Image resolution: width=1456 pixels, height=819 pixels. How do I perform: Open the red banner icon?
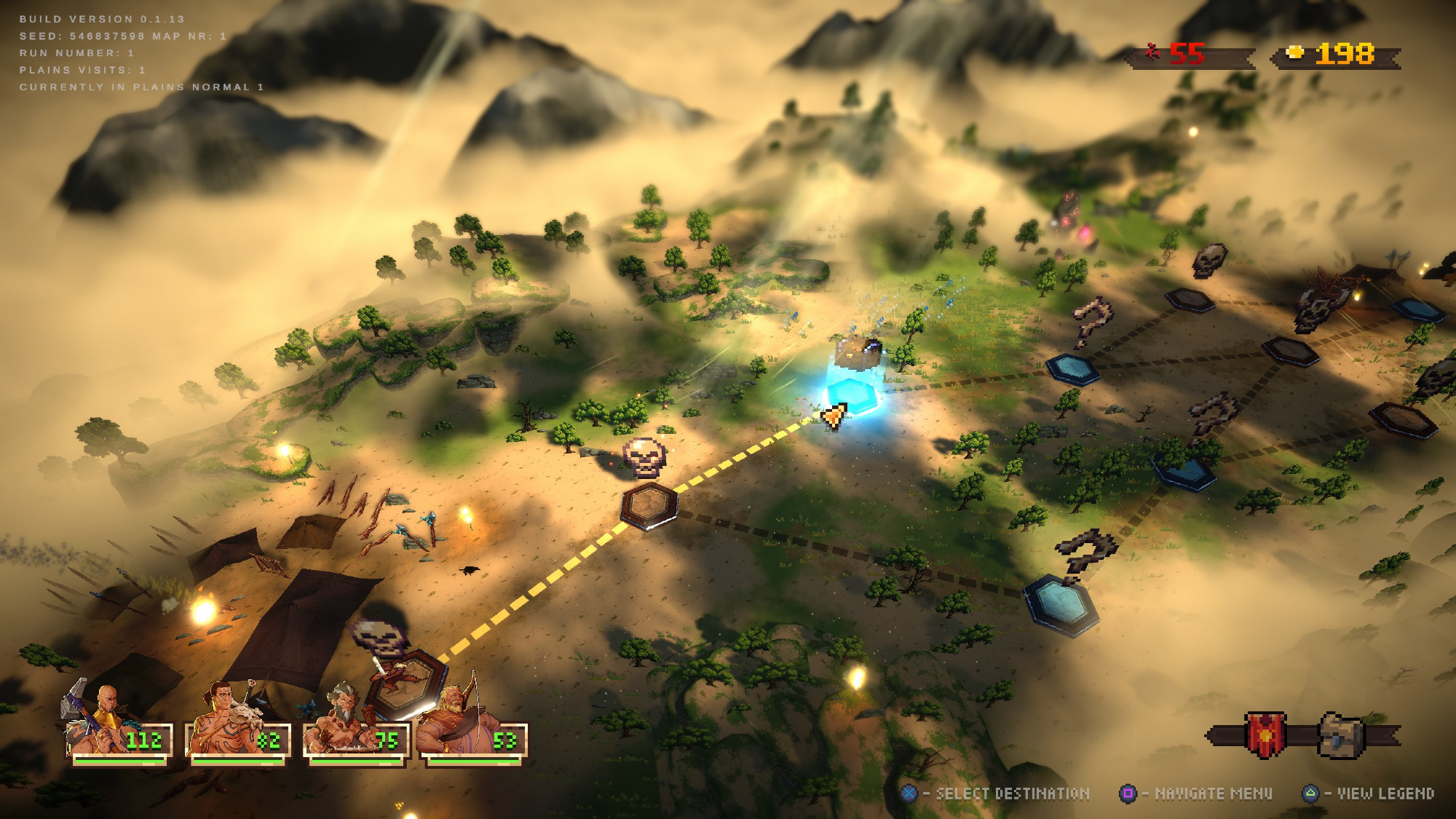point(1265,735)
